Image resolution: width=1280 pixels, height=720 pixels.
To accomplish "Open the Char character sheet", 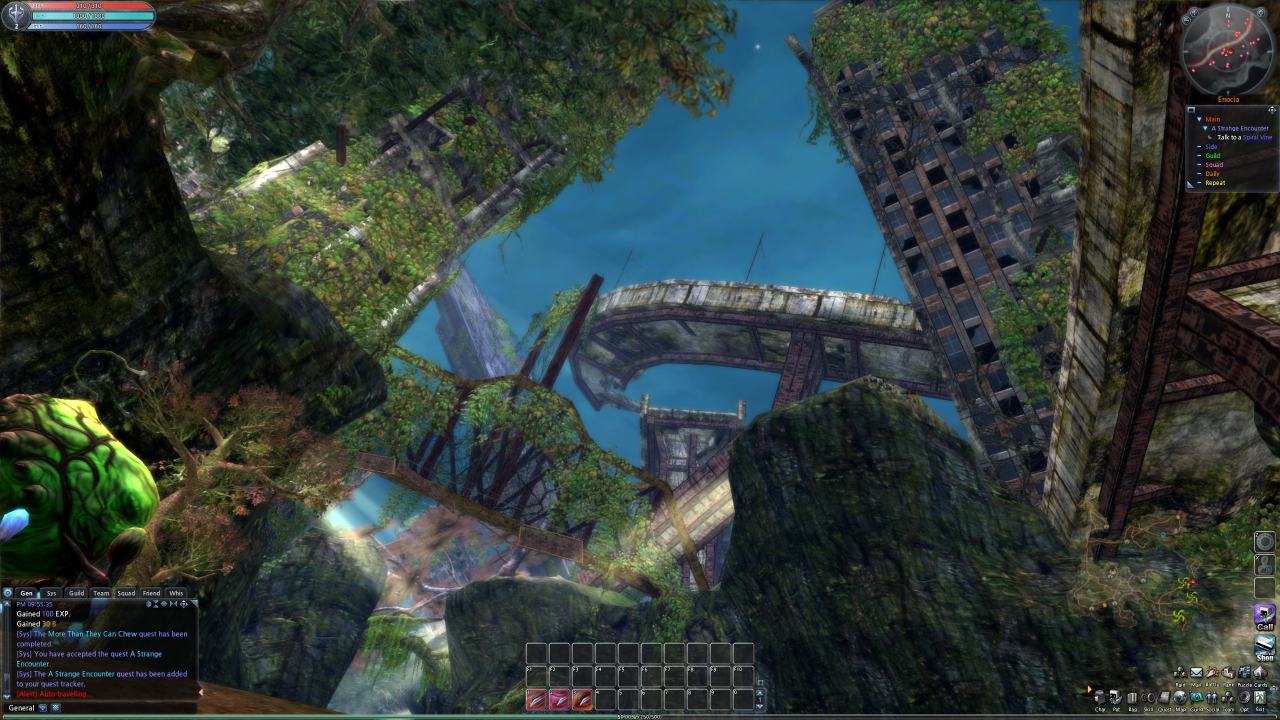I will [x=1100, y=698].
